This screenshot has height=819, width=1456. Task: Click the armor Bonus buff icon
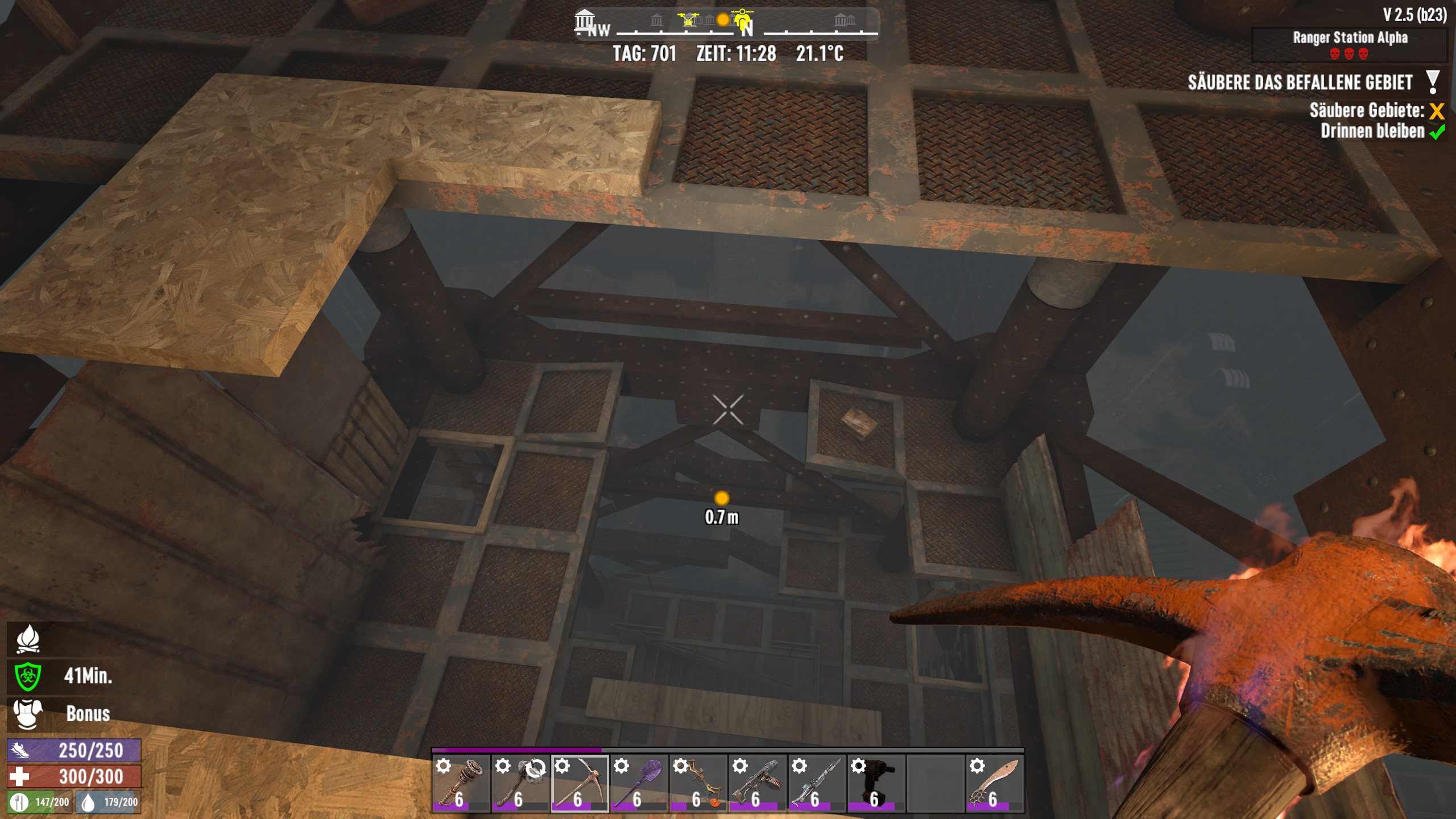(27, 713)
